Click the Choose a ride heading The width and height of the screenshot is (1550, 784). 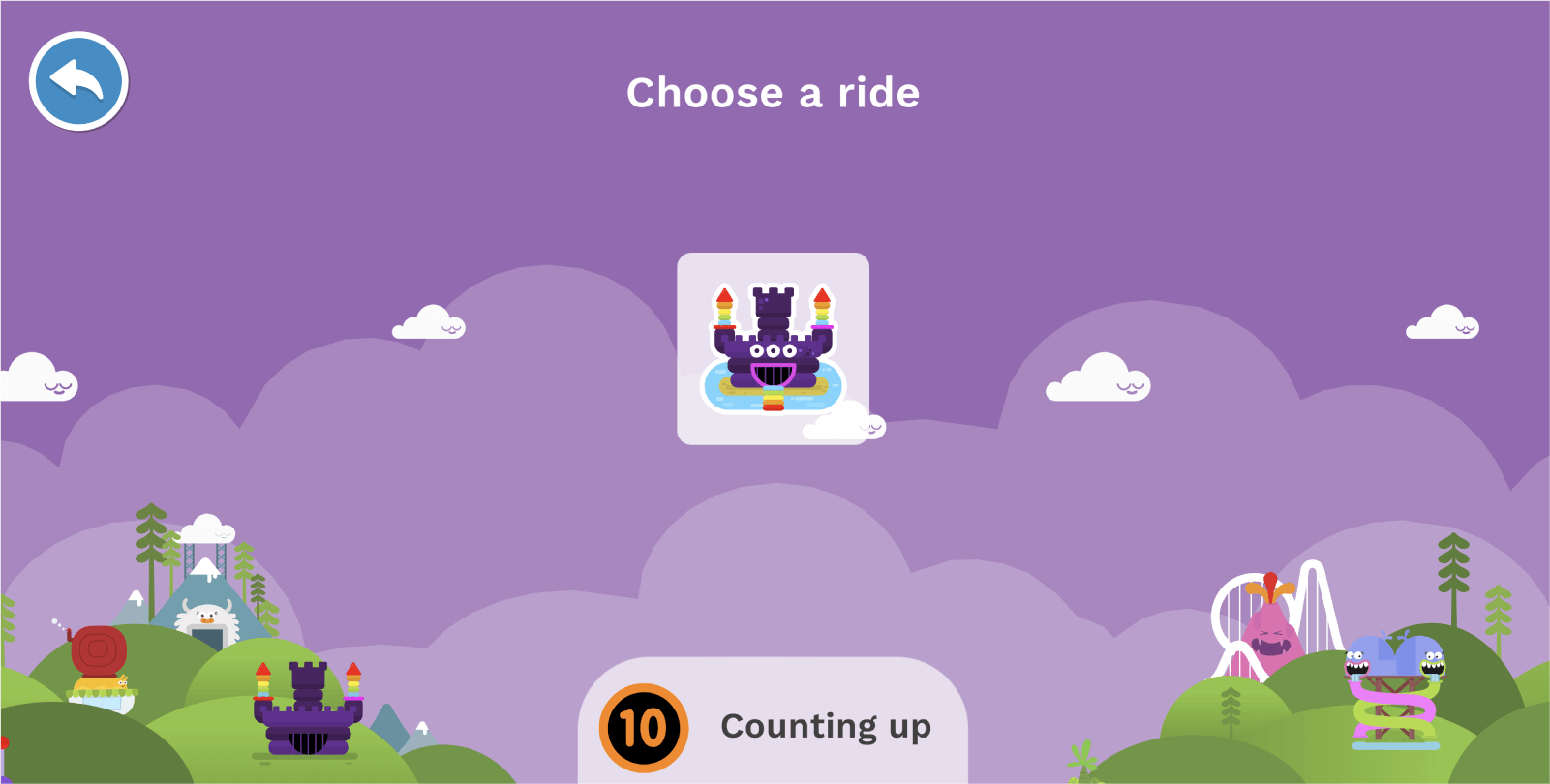pyautogui.click(x=774, y=93)
